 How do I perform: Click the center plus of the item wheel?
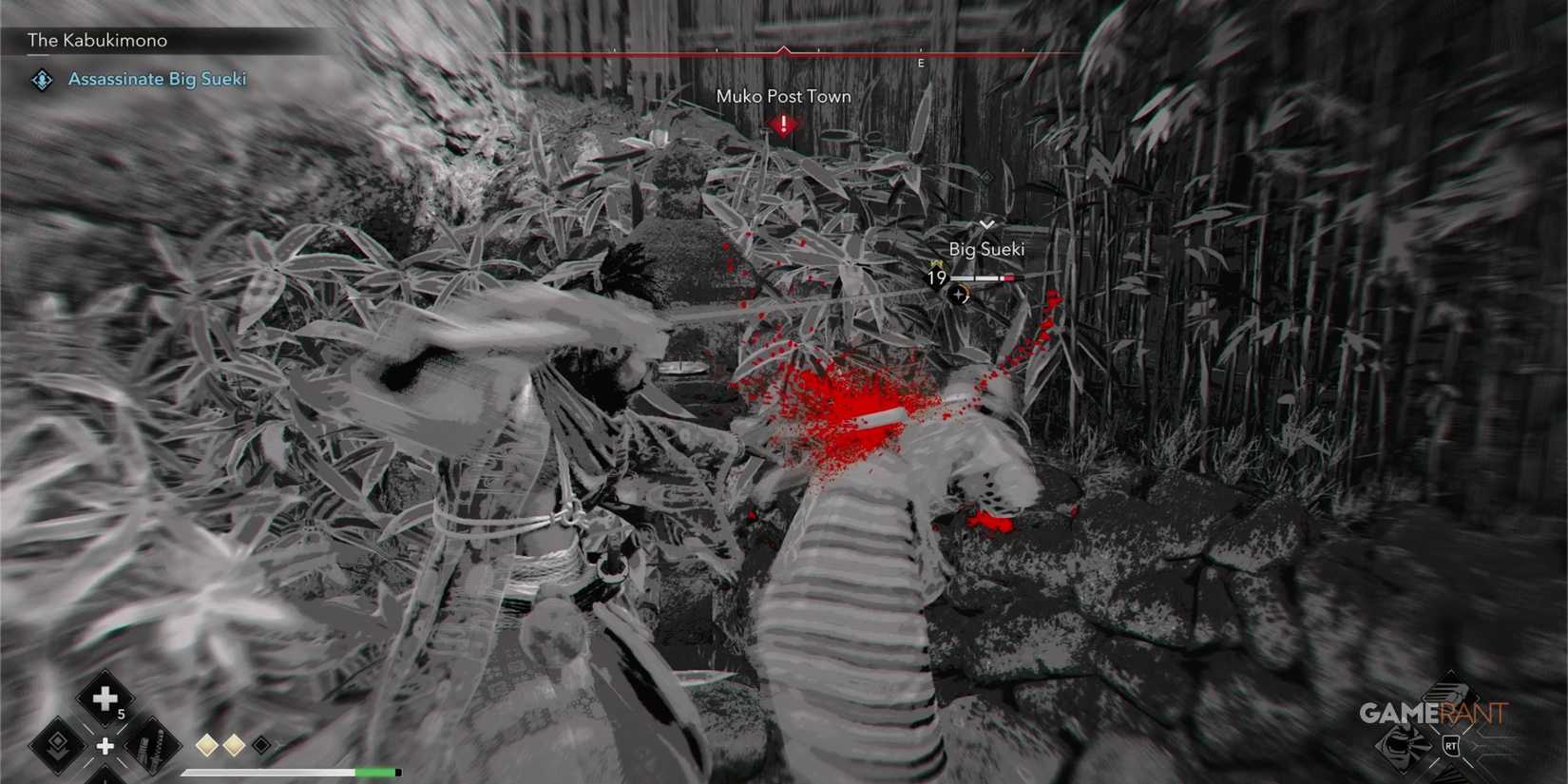click(105, 748)
